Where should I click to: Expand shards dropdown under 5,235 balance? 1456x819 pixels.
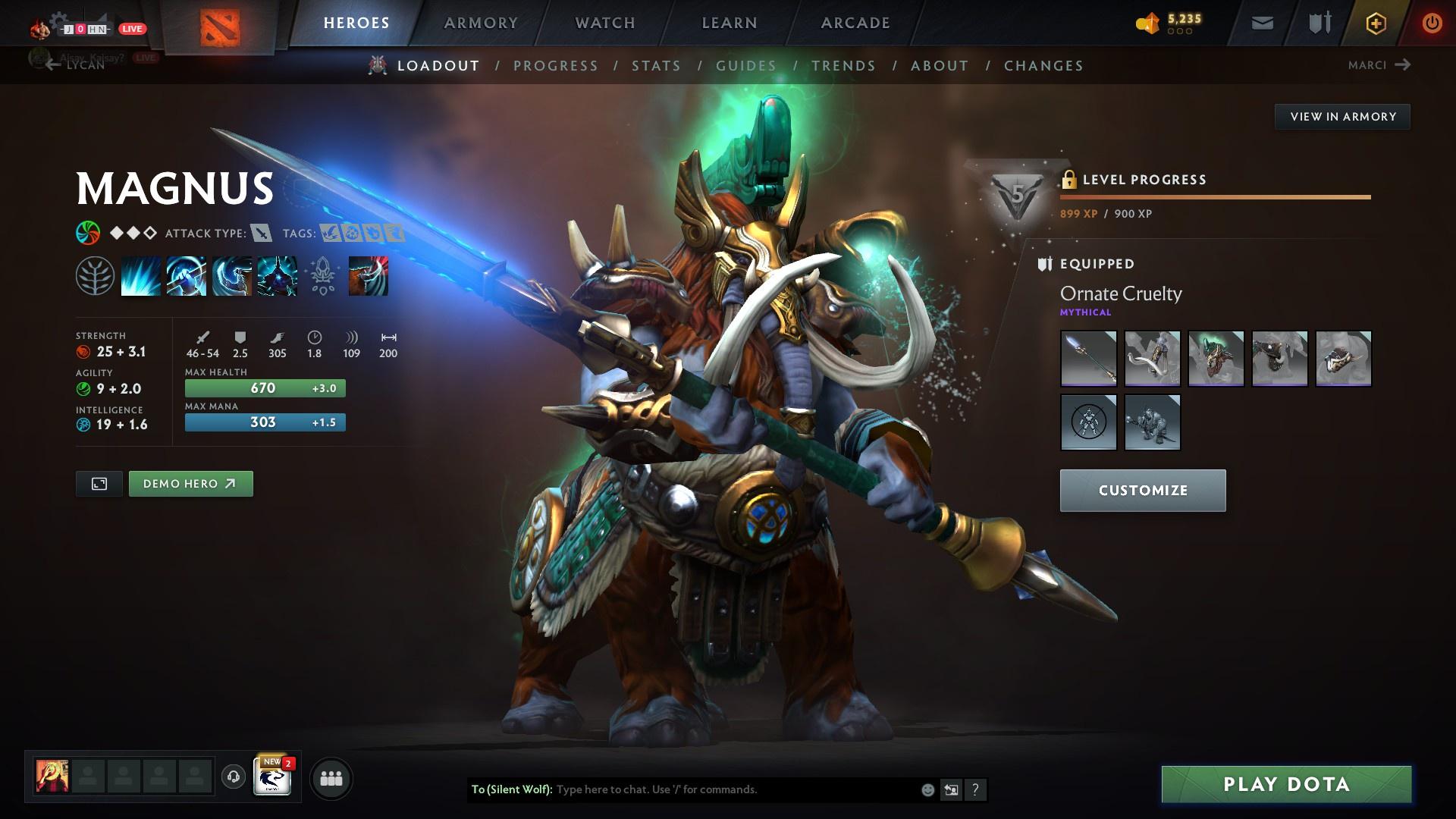pyautogui.click(x=1180, y=32)
